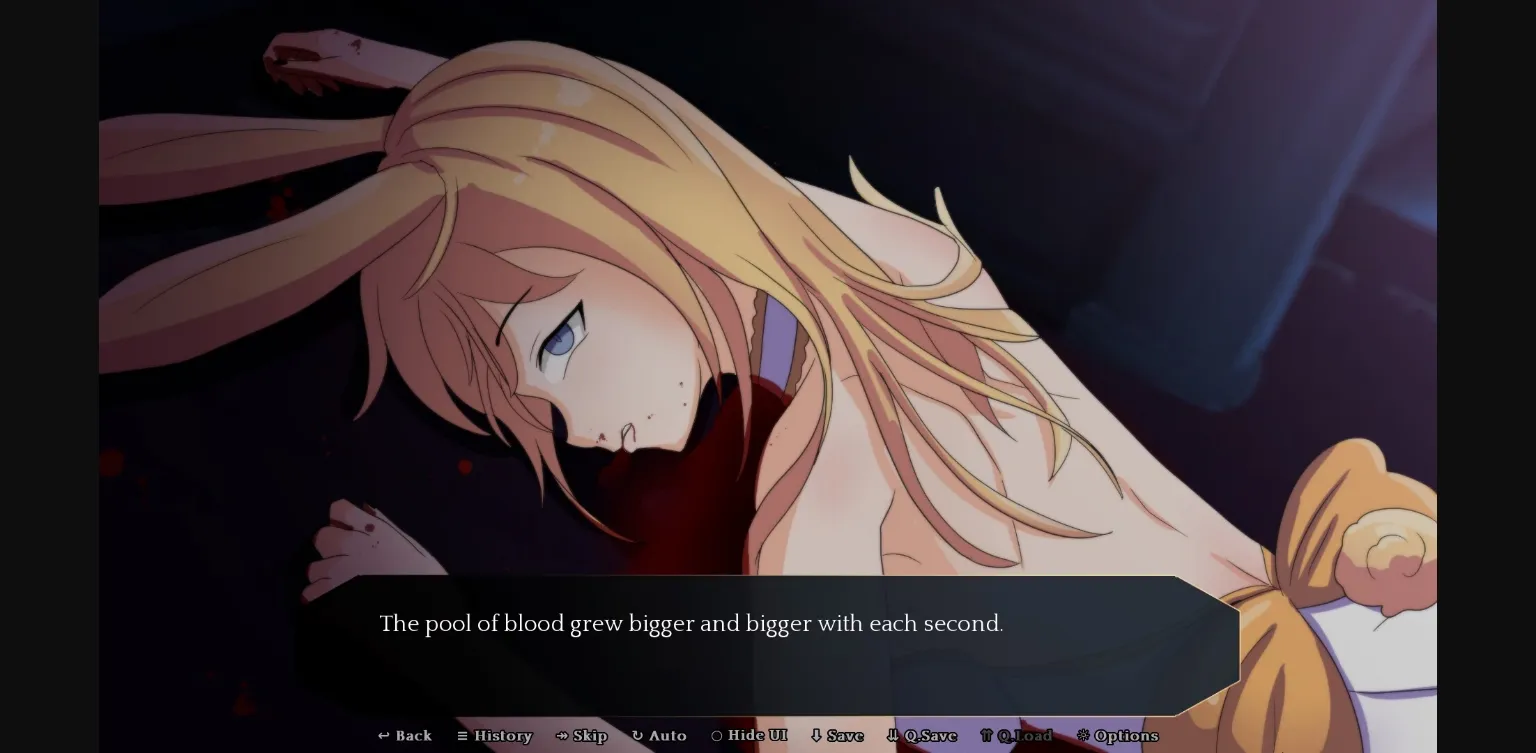
Task: Hide the UI using the circle icon
Action: [718, 736]
